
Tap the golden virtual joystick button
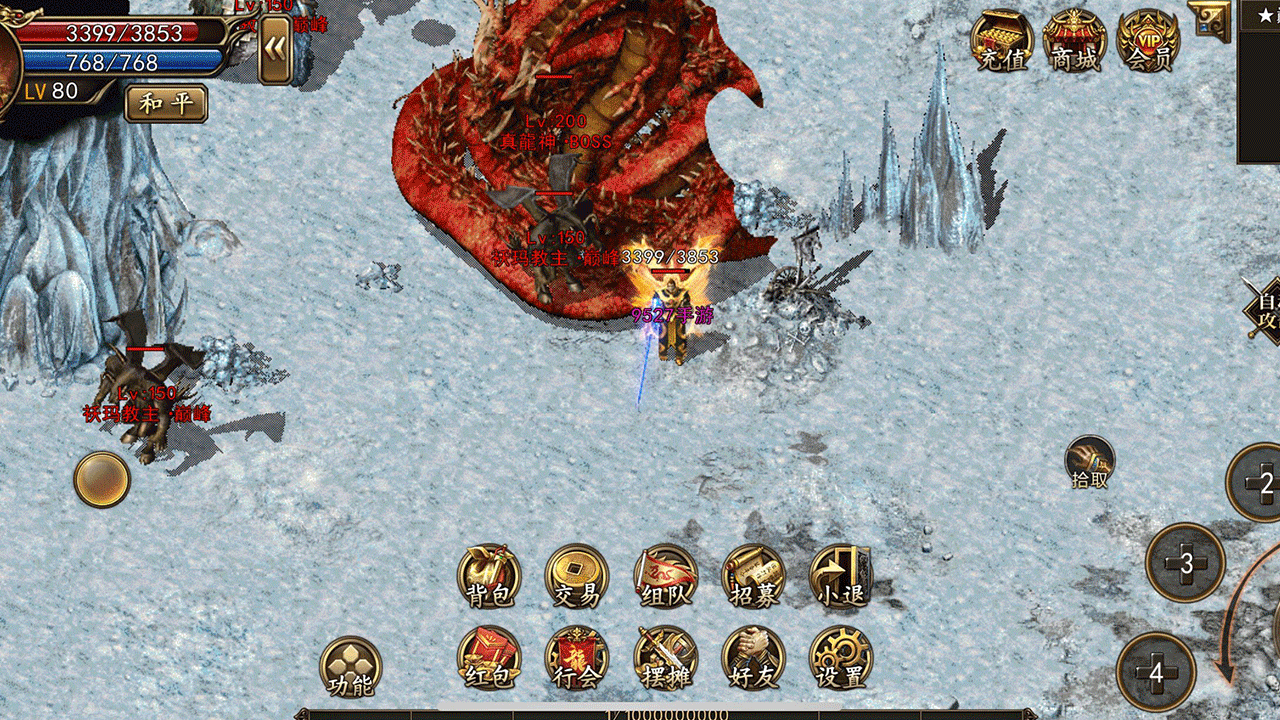(x=102, y=479)
